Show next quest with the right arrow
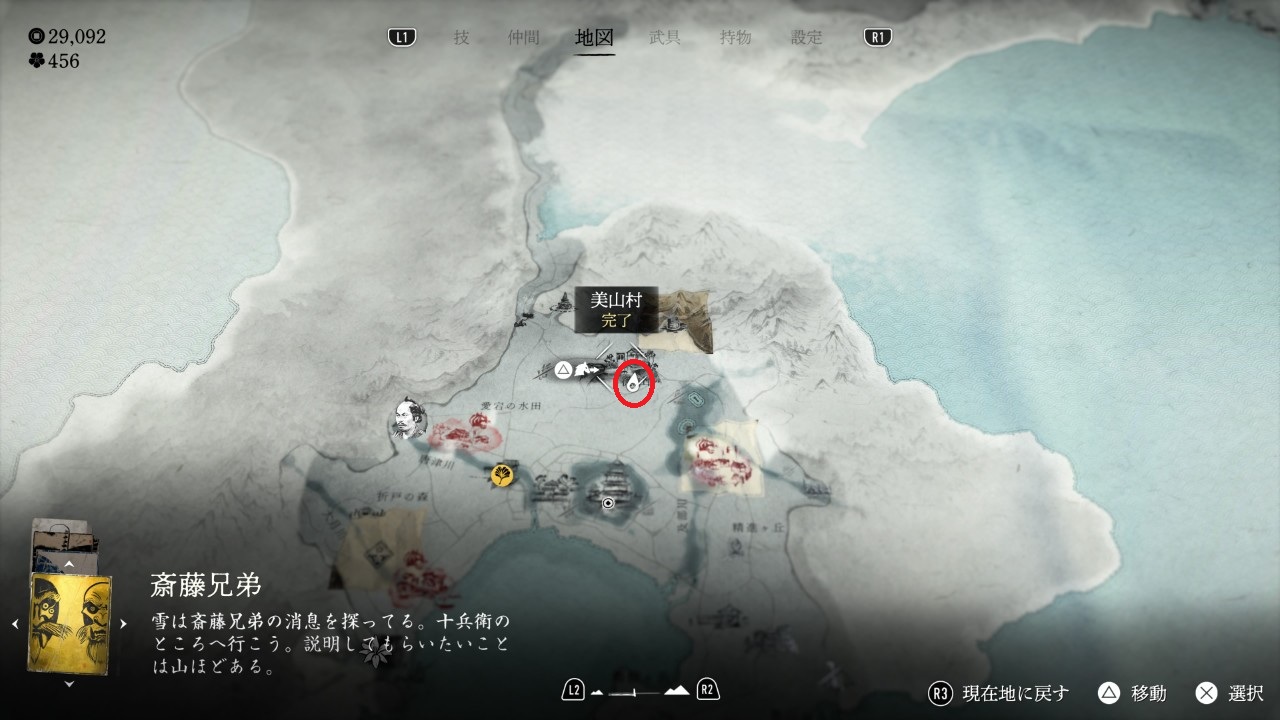Screen dimensions: 1280x720 click(x=124, y=624)
